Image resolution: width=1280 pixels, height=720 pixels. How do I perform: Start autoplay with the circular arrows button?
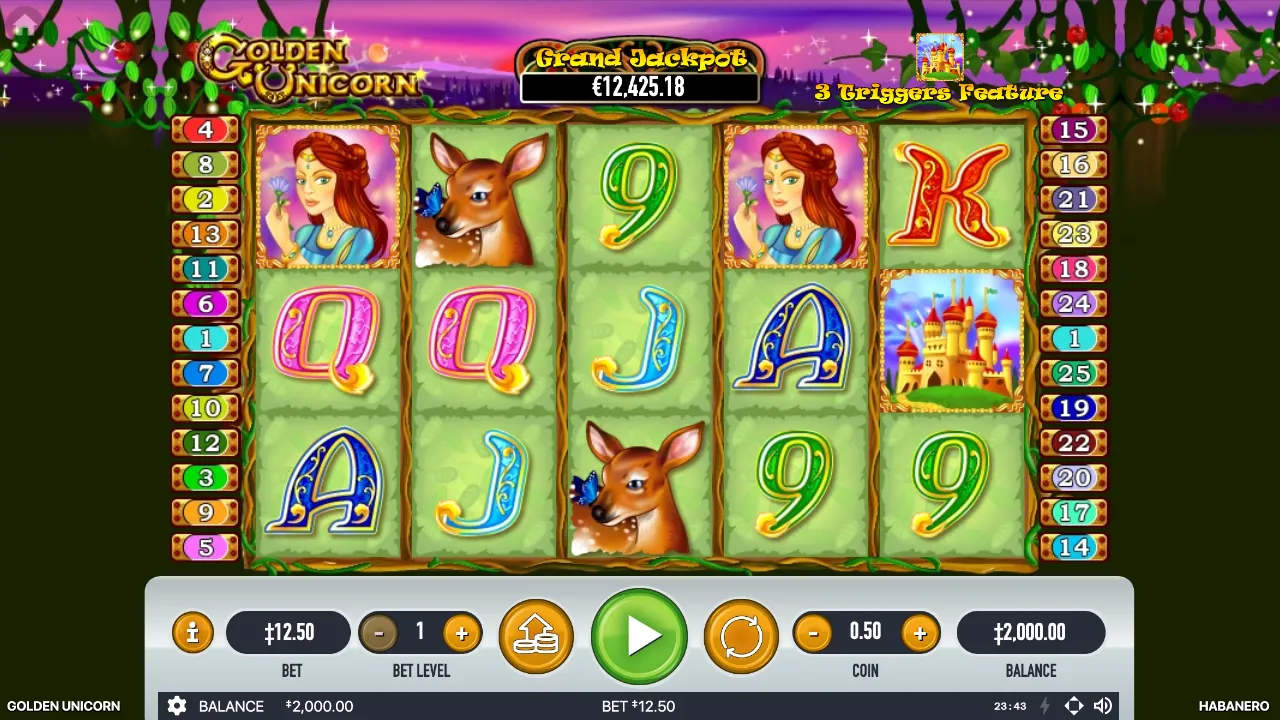(741, 636)
